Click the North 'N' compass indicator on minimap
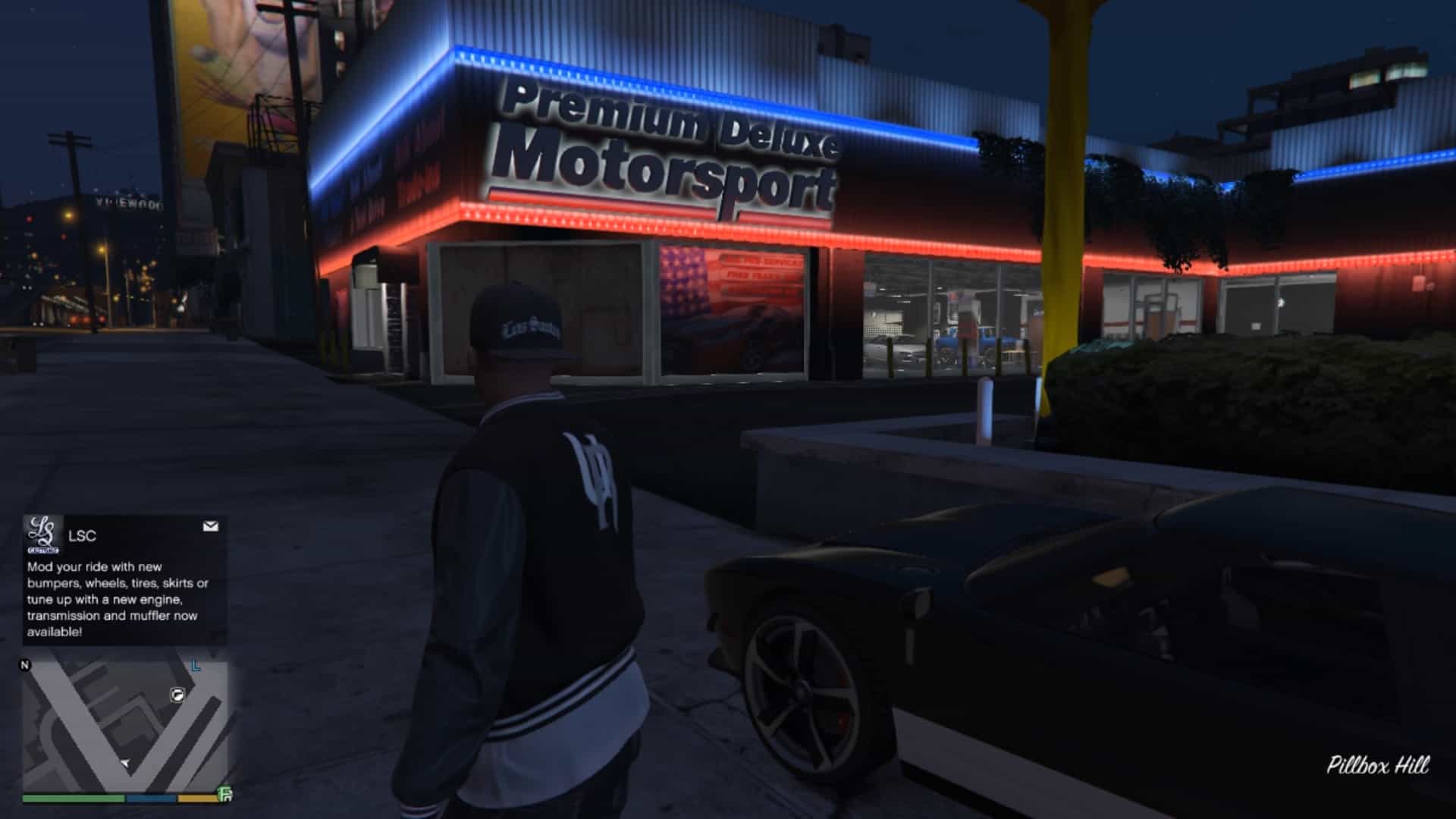Image resolution: width=1456 pixels, height=819 pixels. click(x=25, y=666)
